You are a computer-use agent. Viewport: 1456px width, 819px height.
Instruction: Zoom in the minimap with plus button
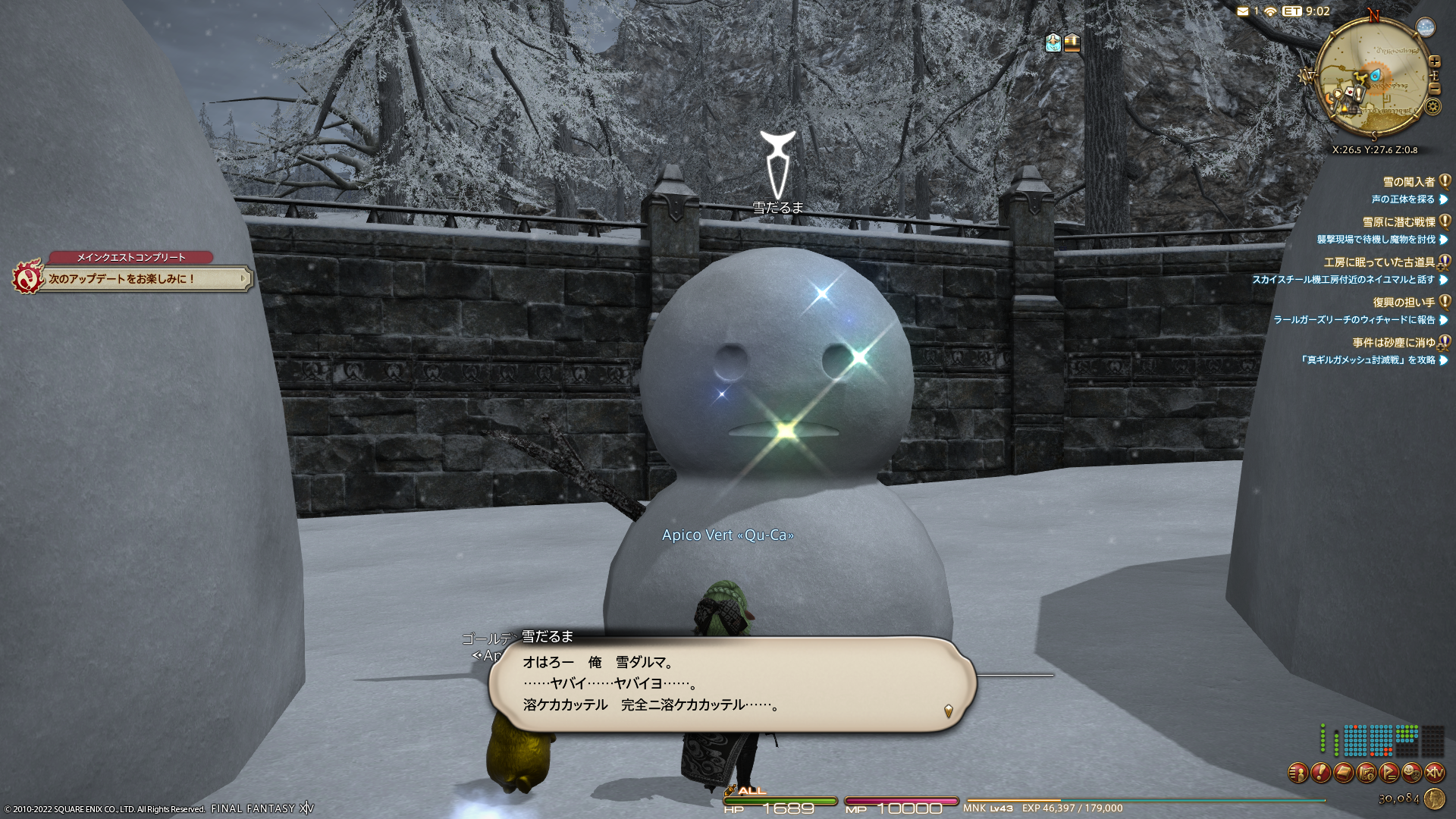(x=1434, y=61)
